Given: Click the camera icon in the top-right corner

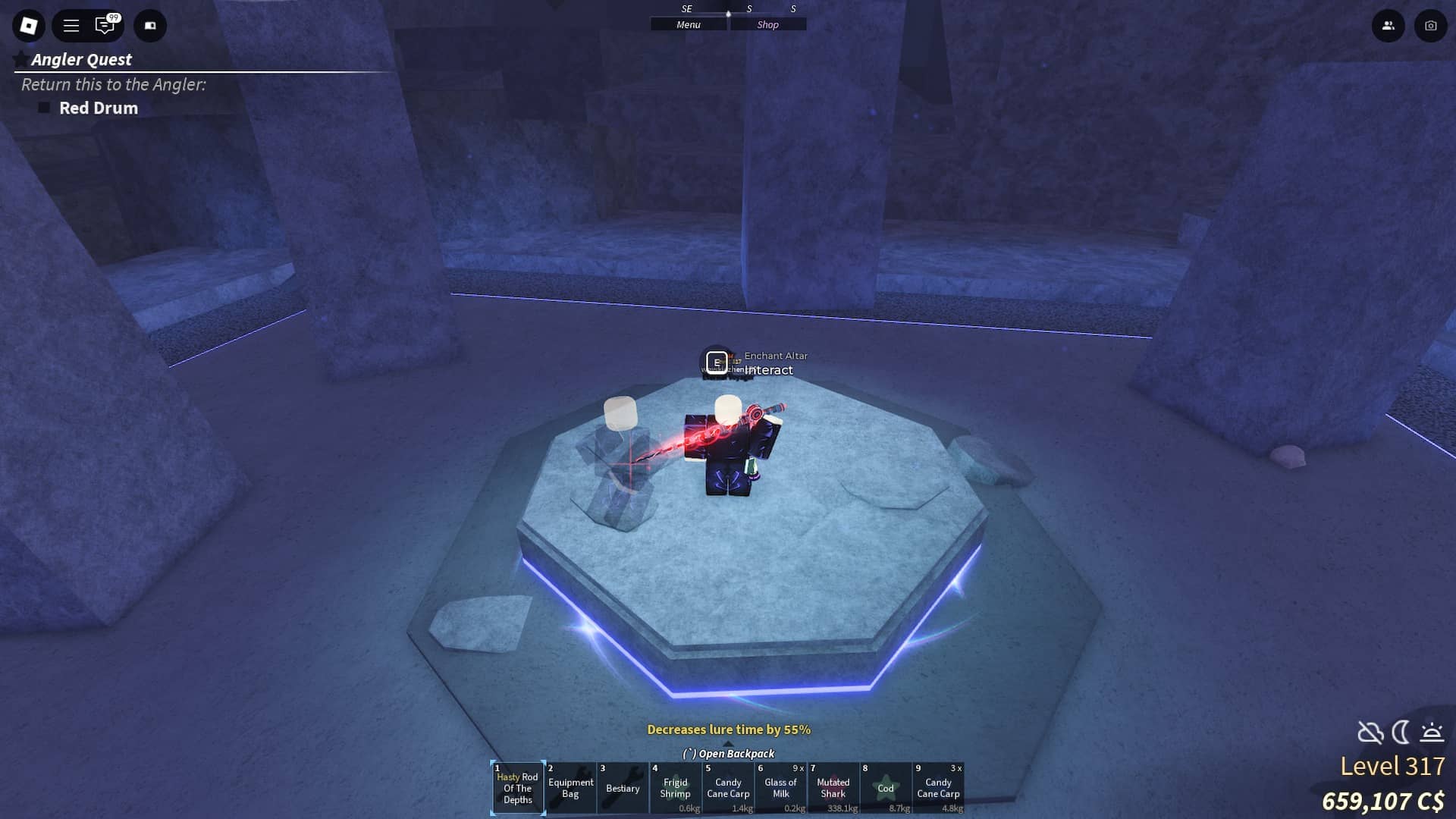Looking at the screenshot, I should pyautogui.click(x=1429, y=25).
